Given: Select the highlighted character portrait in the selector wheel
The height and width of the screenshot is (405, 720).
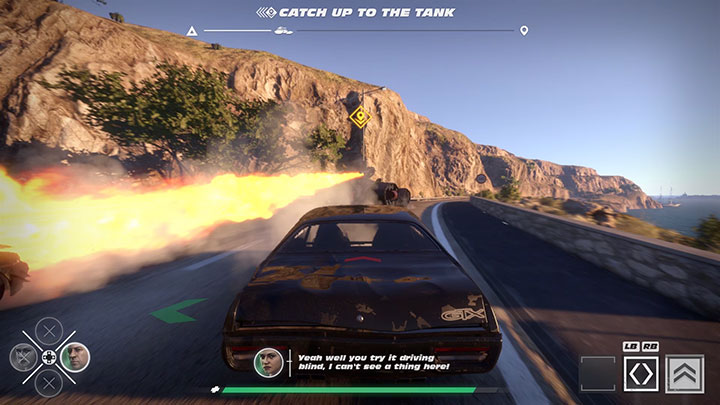Looking at the screenshot, I should click(x=73, y=356).
